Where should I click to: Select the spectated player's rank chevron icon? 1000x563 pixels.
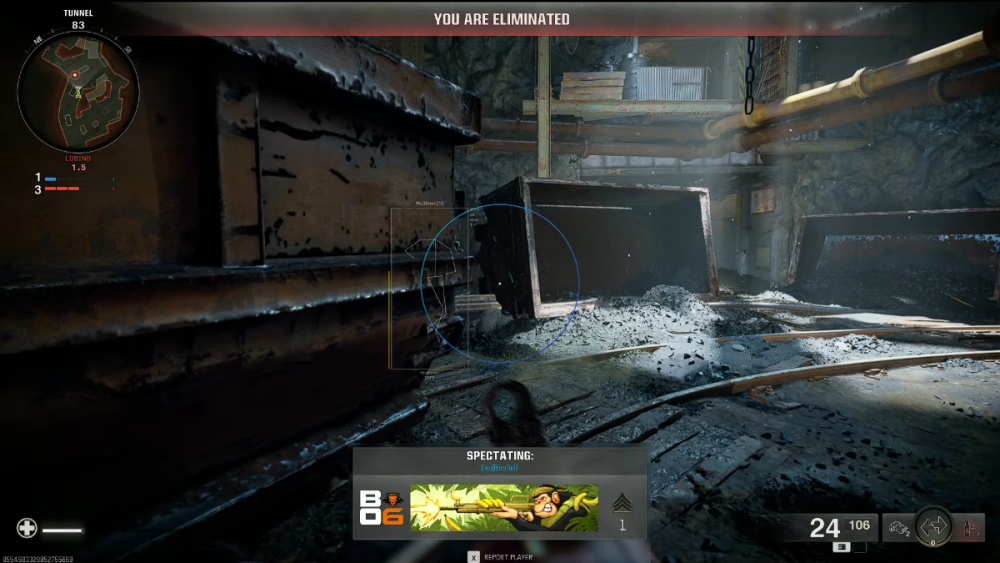pos(620,504)
